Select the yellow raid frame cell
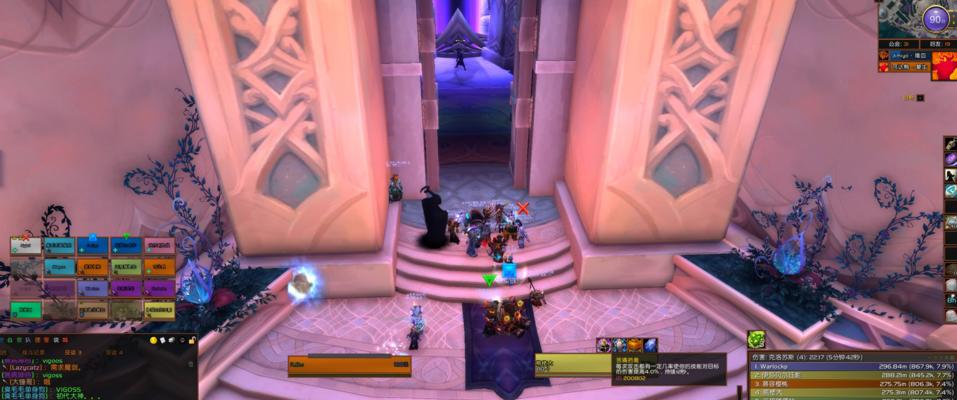Screen dimensions: 957x400 pyautogui.click(x=159, y=310)
